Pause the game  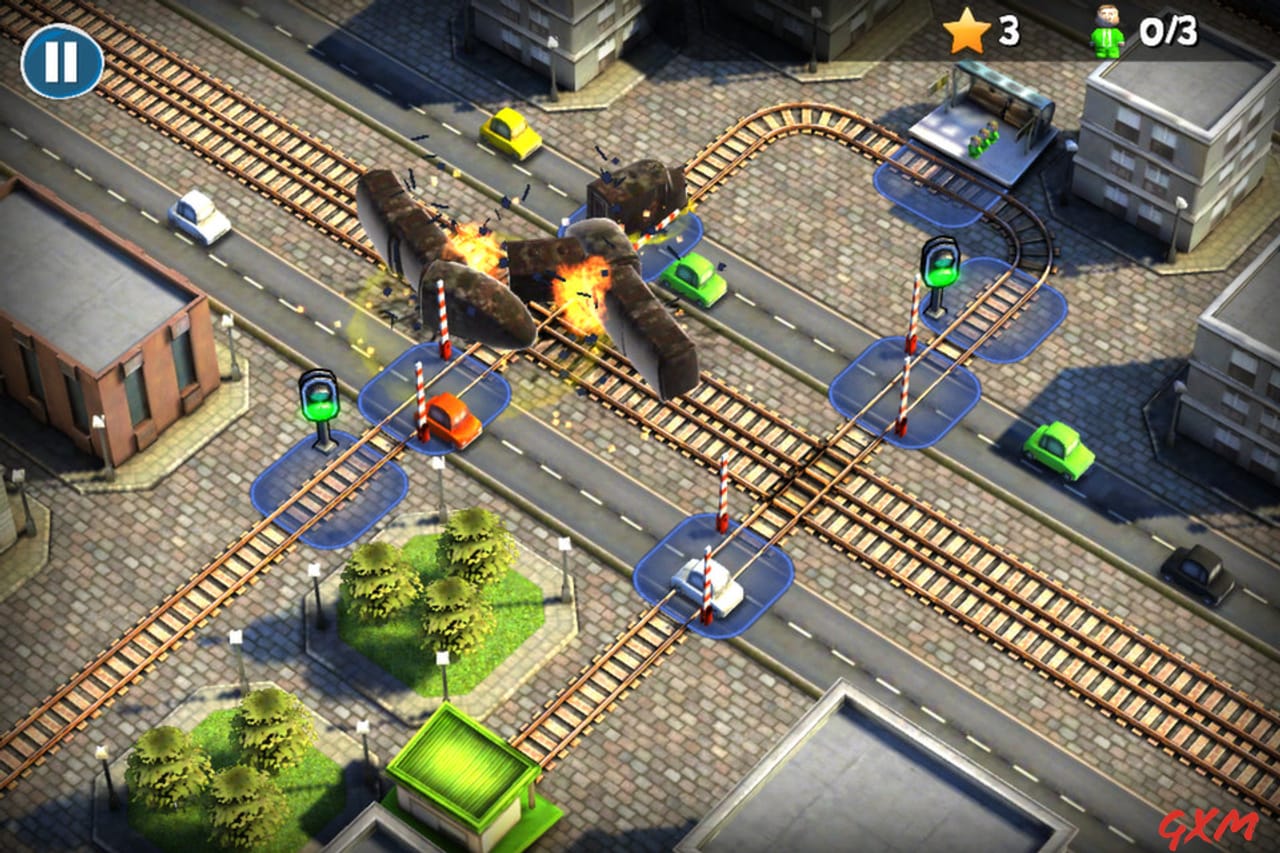[60, 60]
